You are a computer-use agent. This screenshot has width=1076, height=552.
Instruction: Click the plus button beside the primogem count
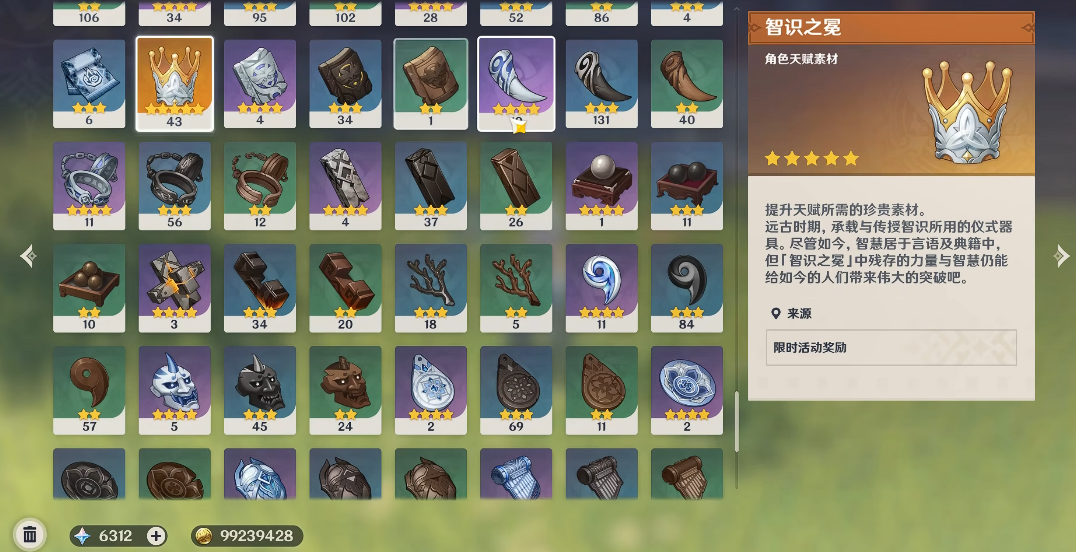[x=156, y=536]
